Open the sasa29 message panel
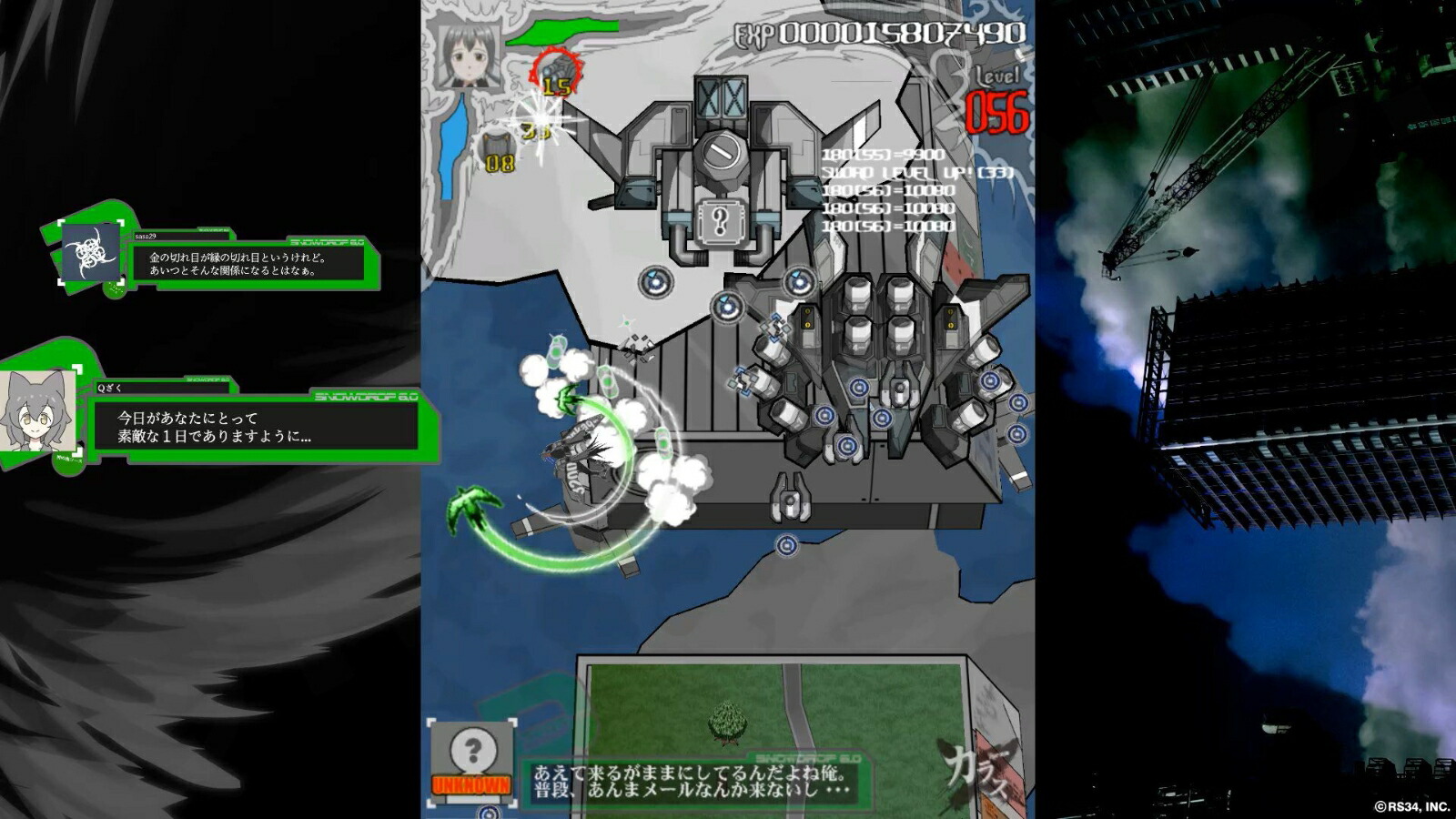 pos(256,264)
